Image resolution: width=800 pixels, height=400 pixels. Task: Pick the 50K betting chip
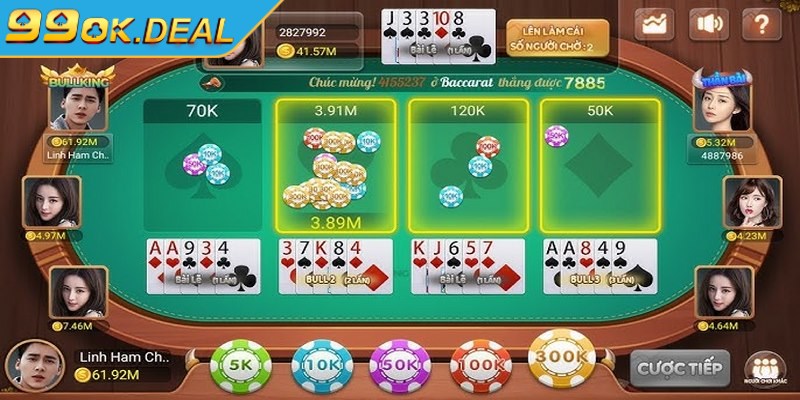coord(398,366)
